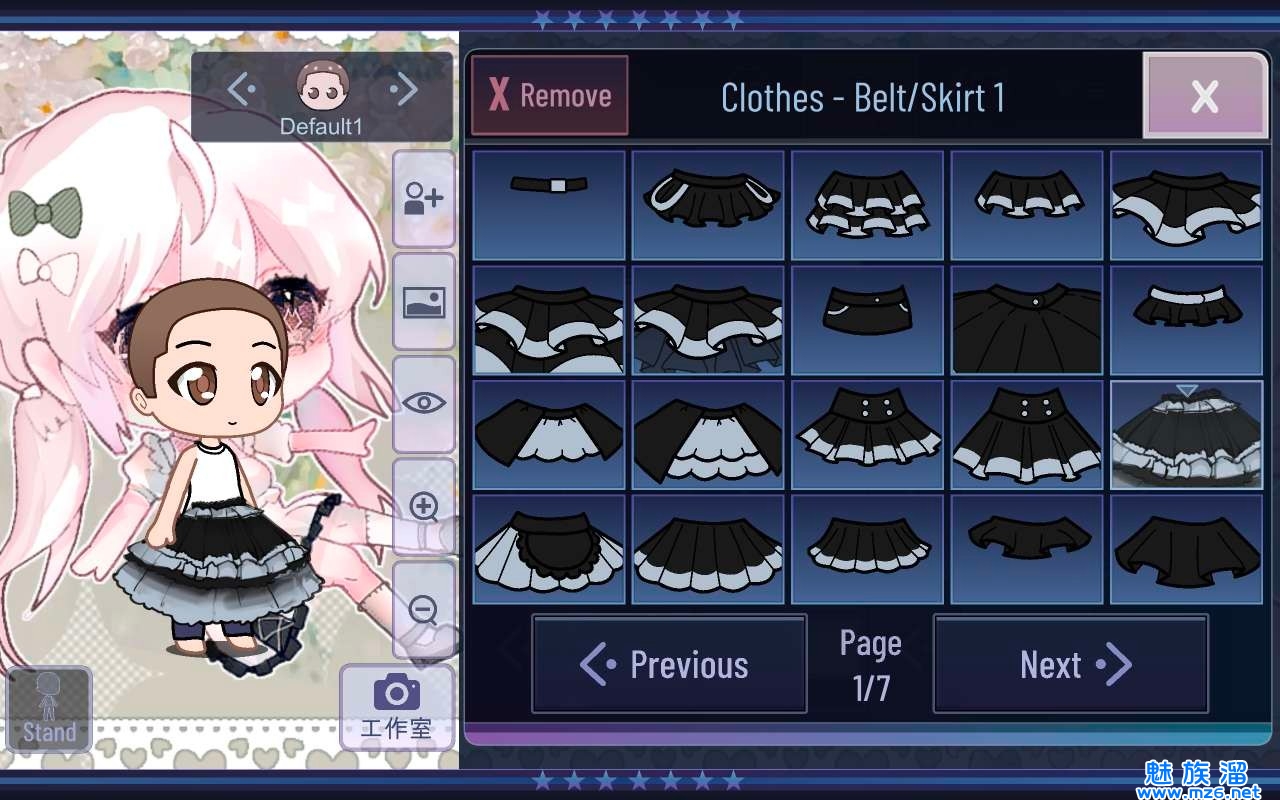Close the Clothes panel with X

(x=1204, y=96)
